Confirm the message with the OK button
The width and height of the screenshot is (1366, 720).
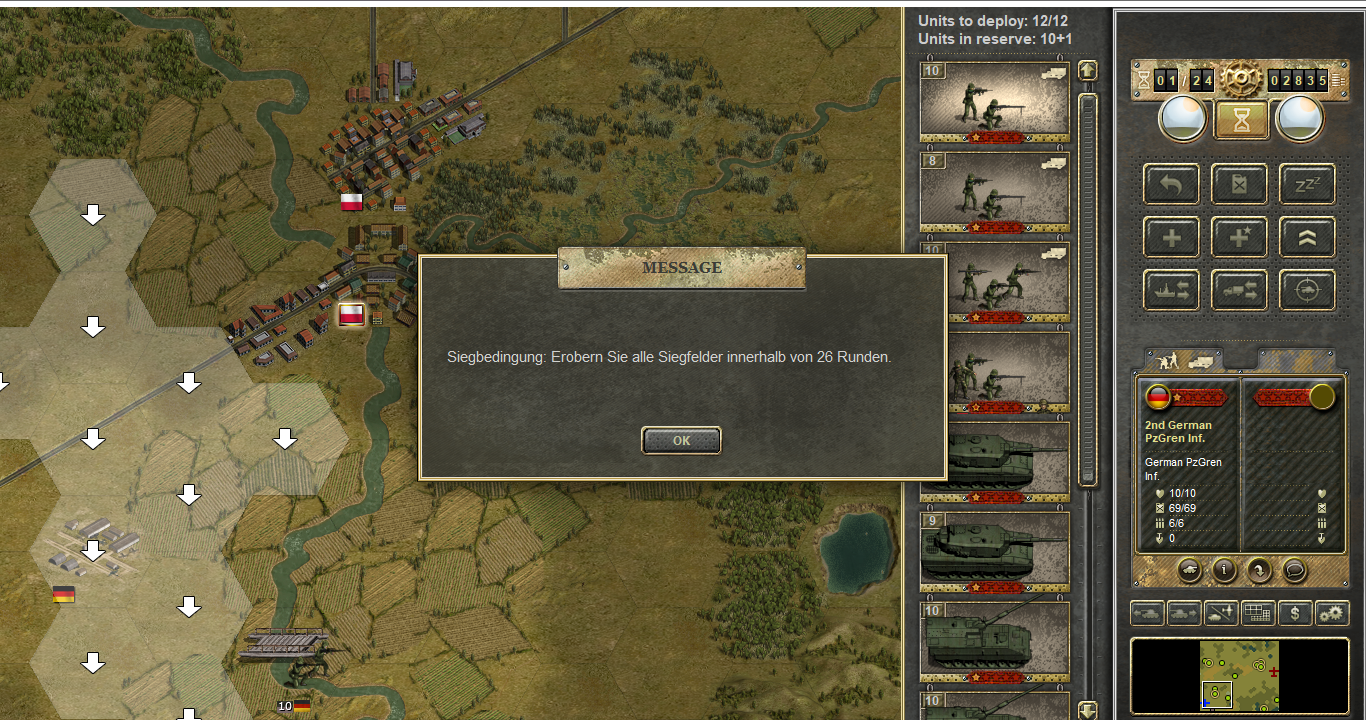(x=681, y=440)
